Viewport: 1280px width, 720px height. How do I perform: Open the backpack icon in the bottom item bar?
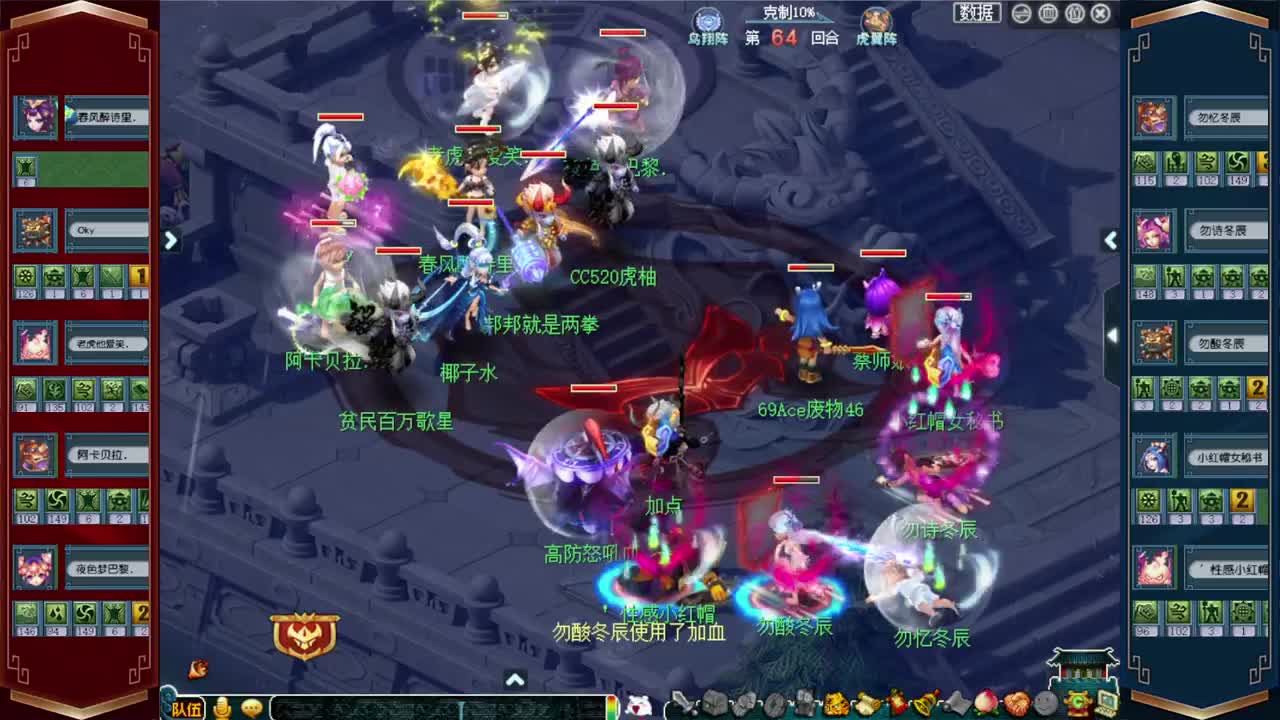[x=714, y=703]
